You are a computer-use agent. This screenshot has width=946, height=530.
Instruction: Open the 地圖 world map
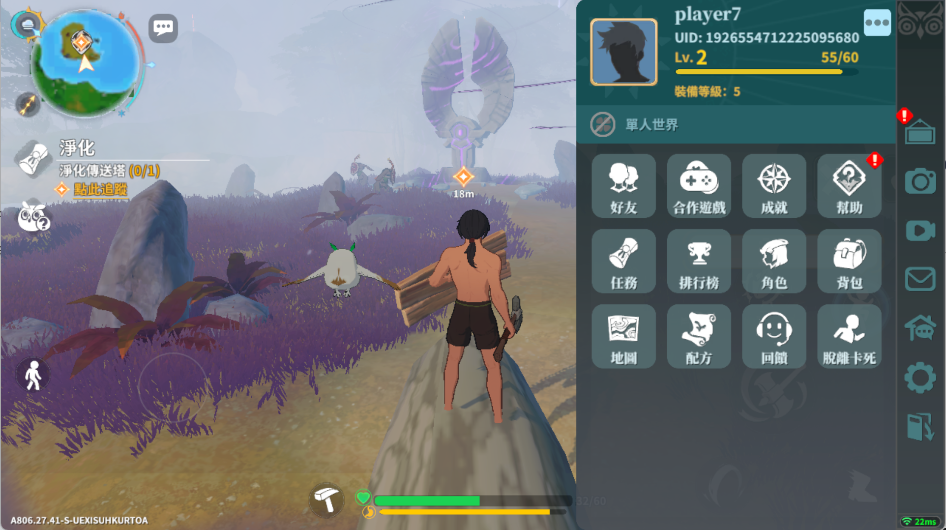(624, 336)
